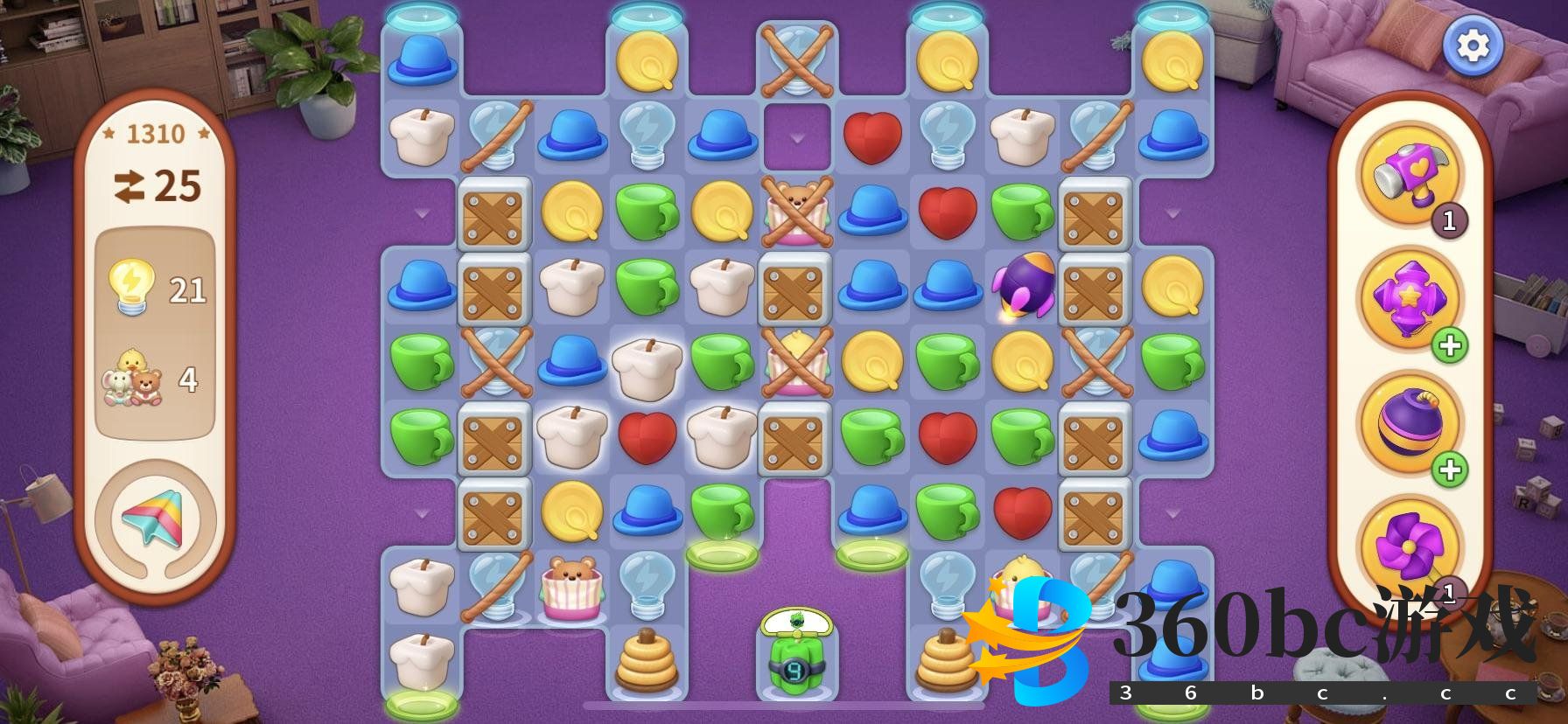Screen dimensions: 1568x724
Task: Pick the red heart between two white tiles
Action: (647, 436)
